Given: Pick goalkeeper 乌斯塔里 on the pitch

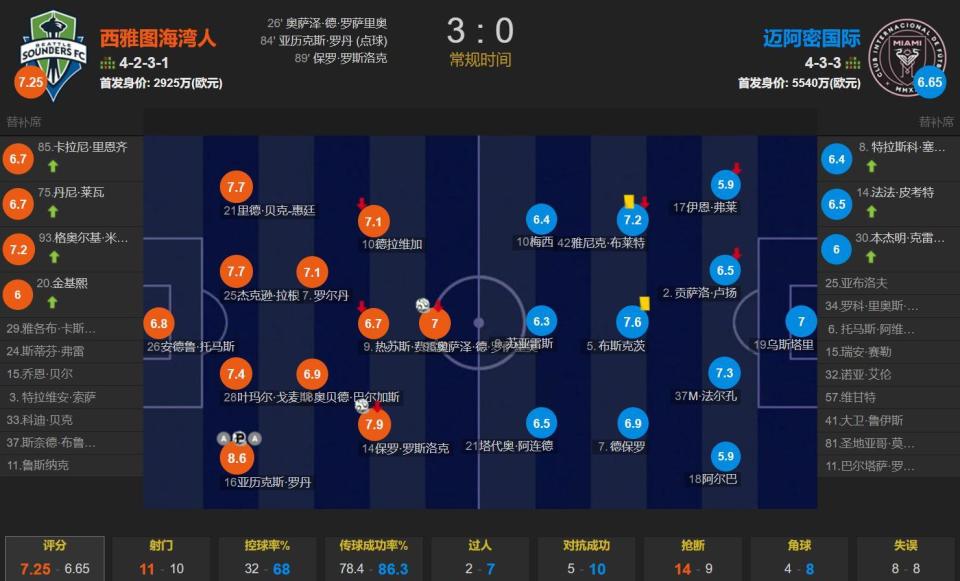Looking at the screenshot, I should 800,322.
